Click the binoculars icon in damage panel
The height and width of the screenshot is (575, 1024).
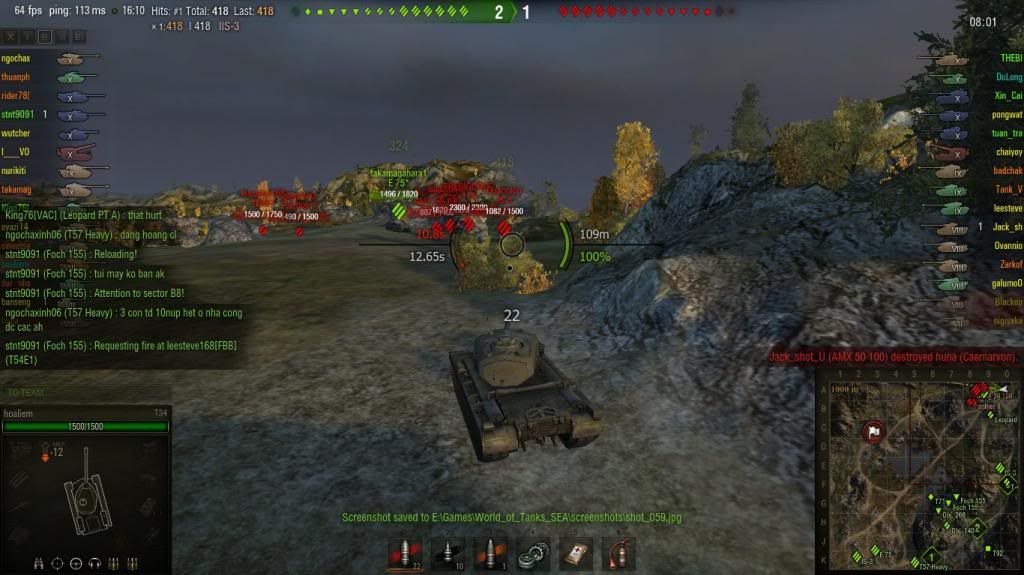point(39,564)
